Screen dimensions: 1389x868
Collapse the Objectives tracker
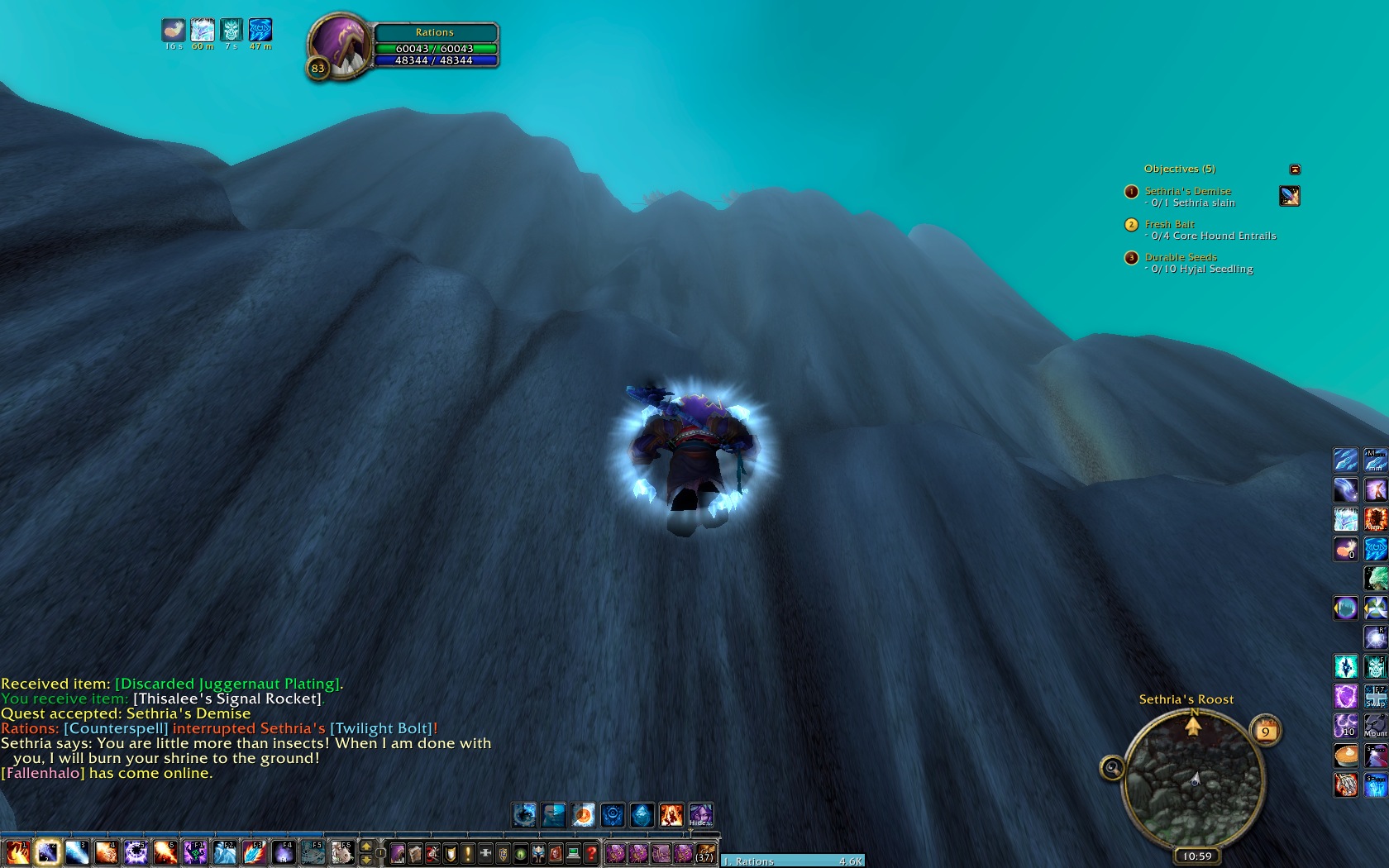(x=1295, y=169)
